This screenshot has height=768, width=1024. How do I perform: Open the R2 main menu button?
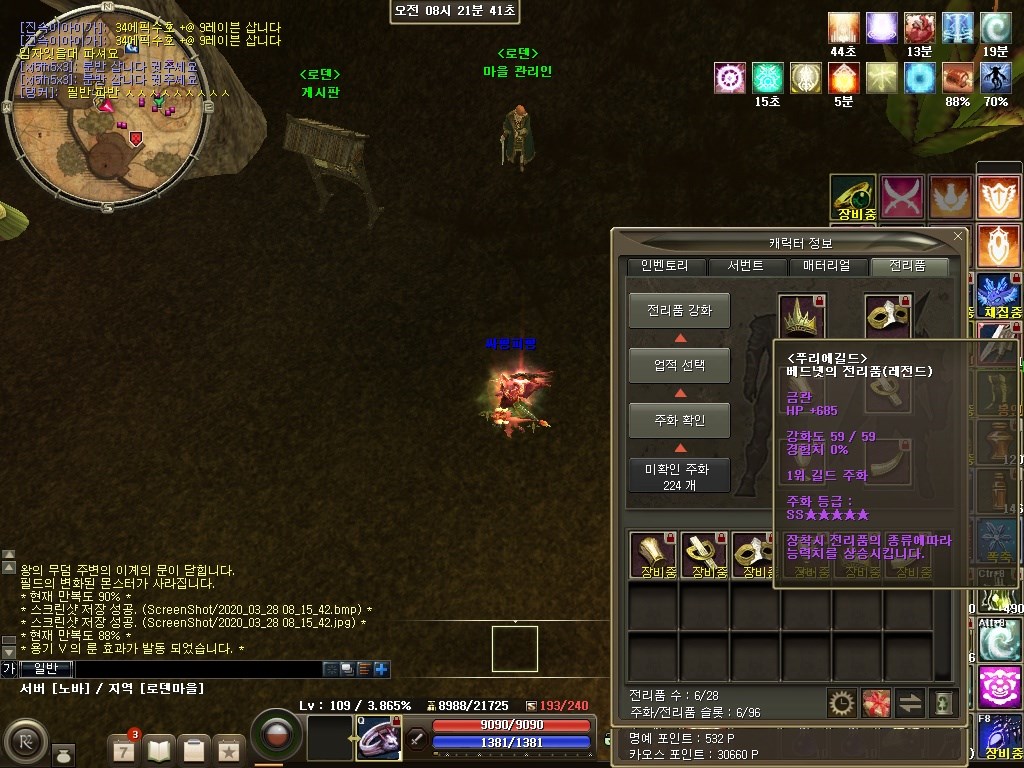coord(27,741)
